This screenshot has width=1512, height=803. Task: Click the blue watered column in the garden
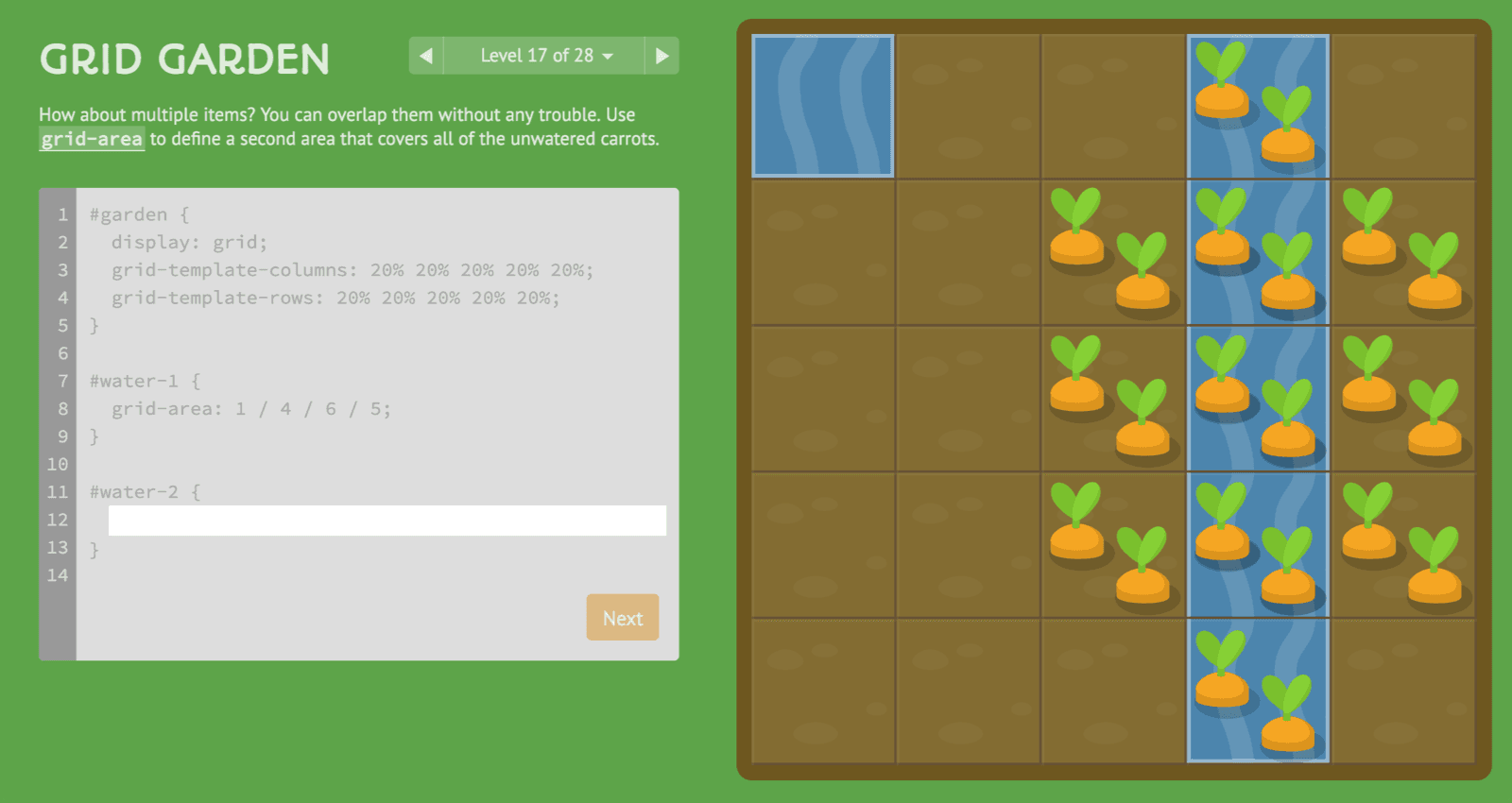point(1257,397)
